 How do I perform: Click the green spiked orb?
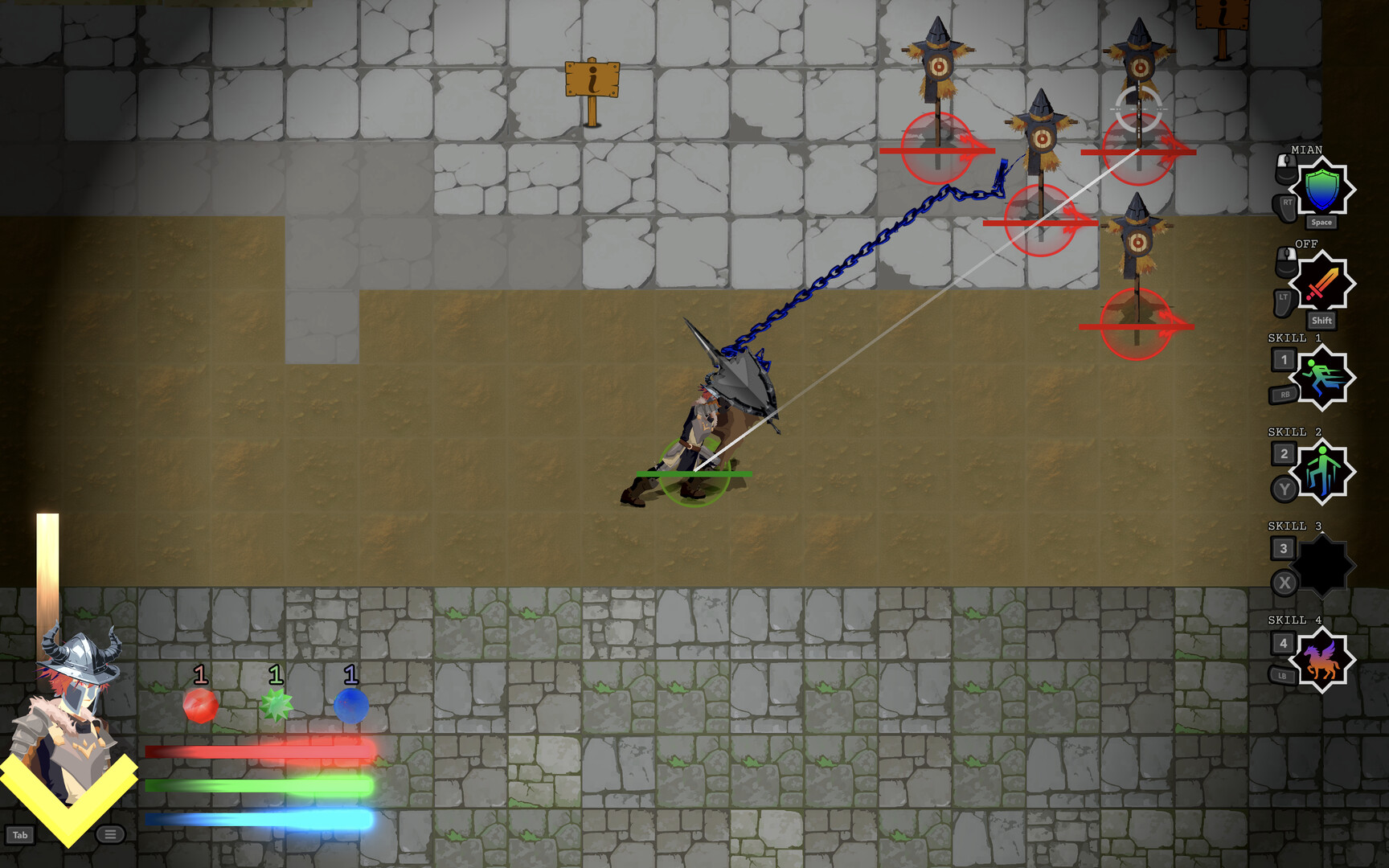275,706
